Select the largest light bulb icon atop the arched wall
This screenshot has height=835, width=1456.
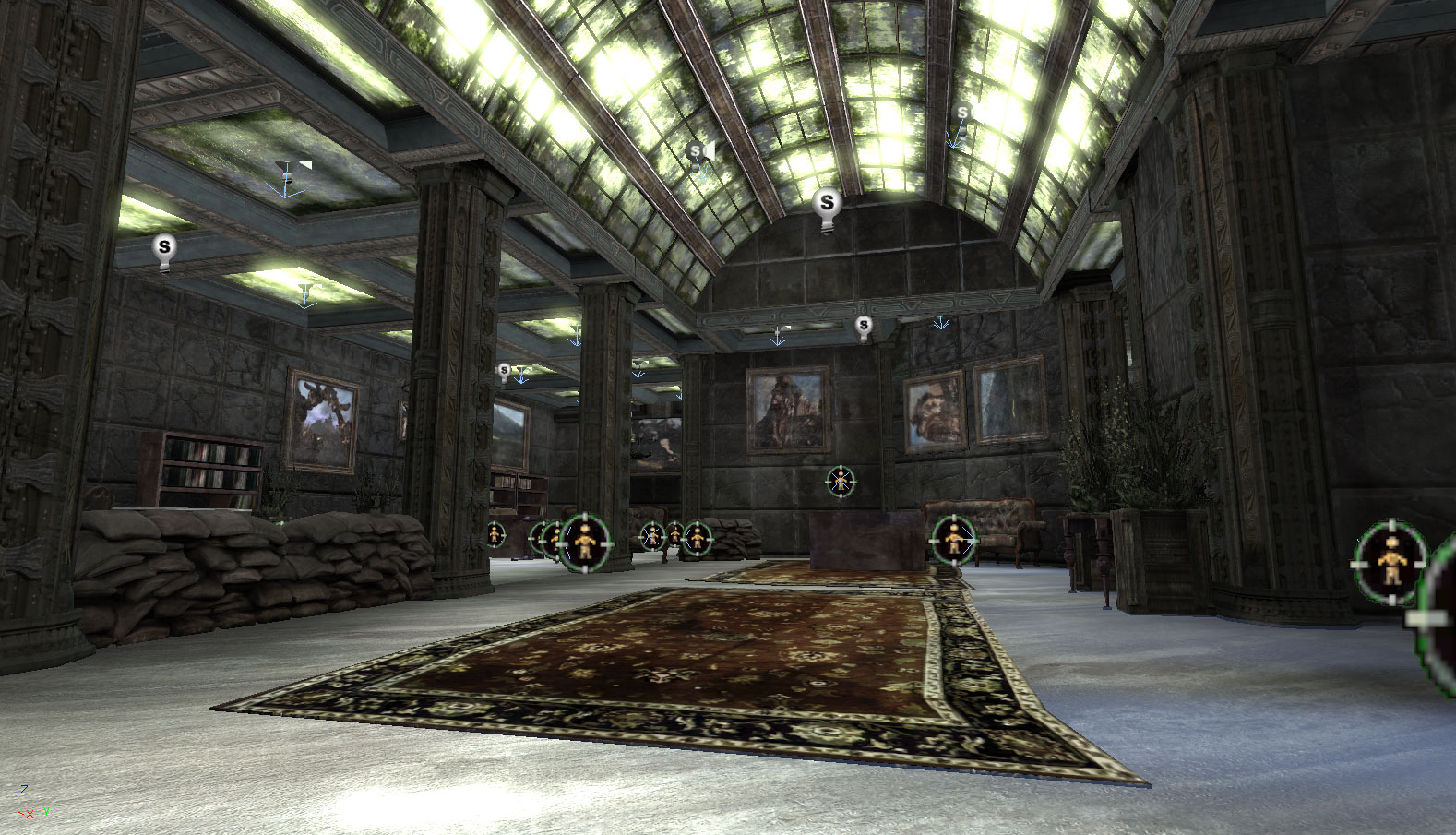[827, 204]
